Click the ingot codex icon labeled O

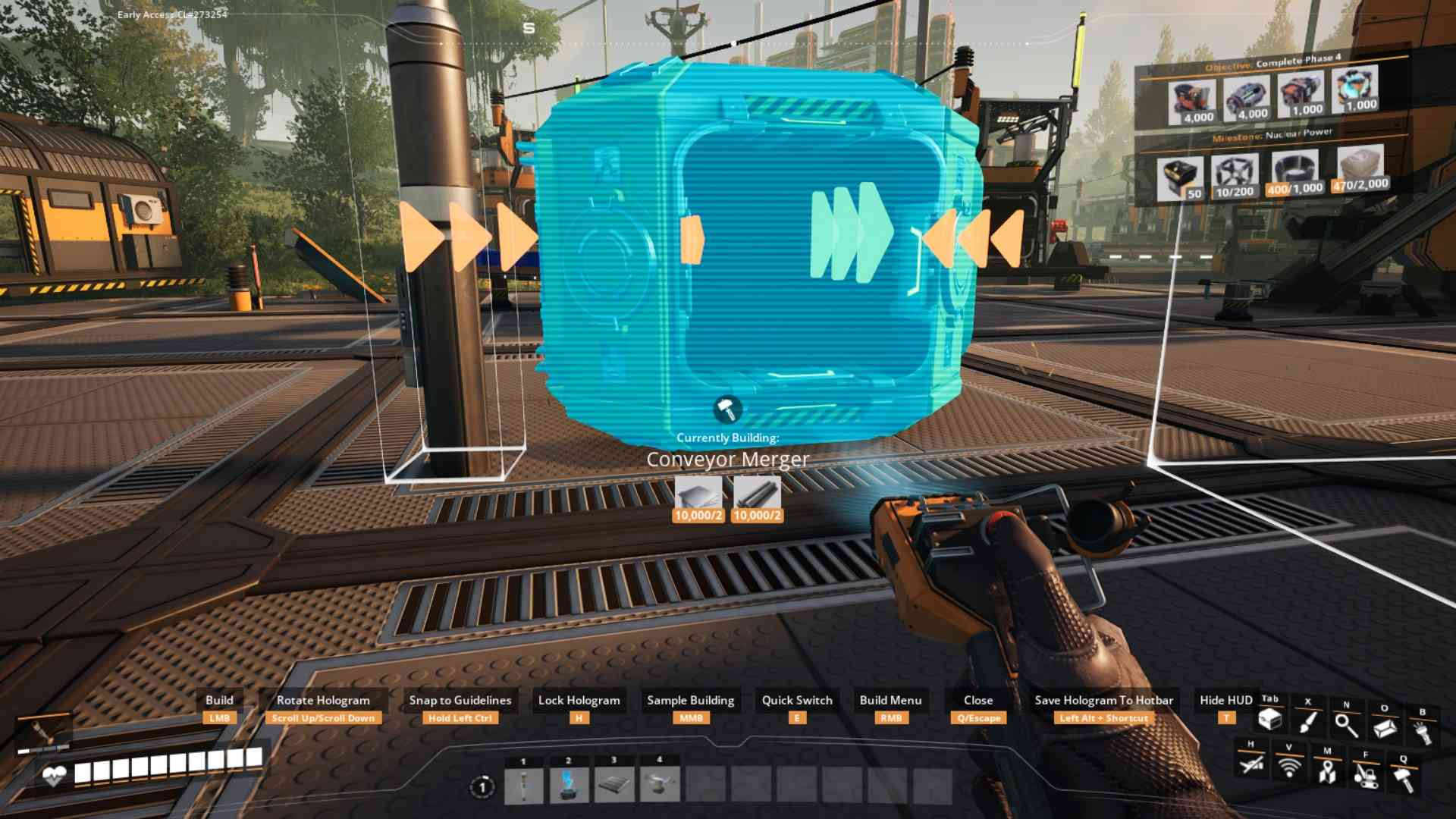(1385, 728)
